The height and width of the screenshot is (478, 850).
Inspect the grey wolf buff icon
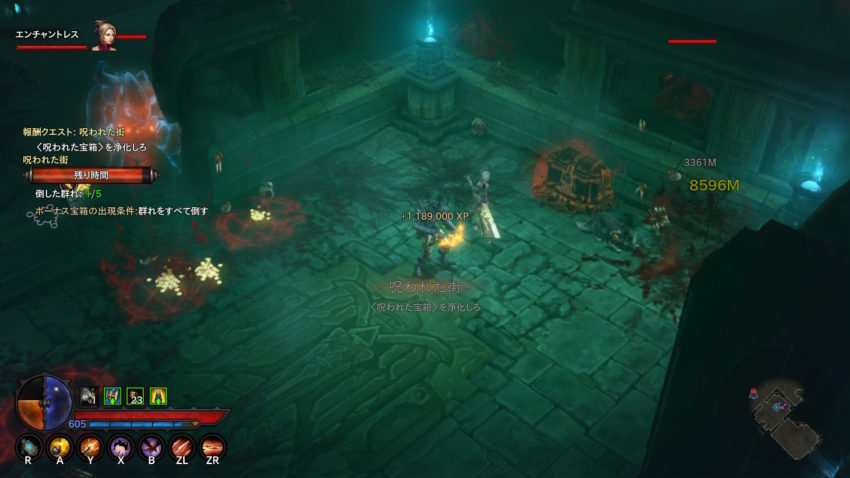click(88, 396)
